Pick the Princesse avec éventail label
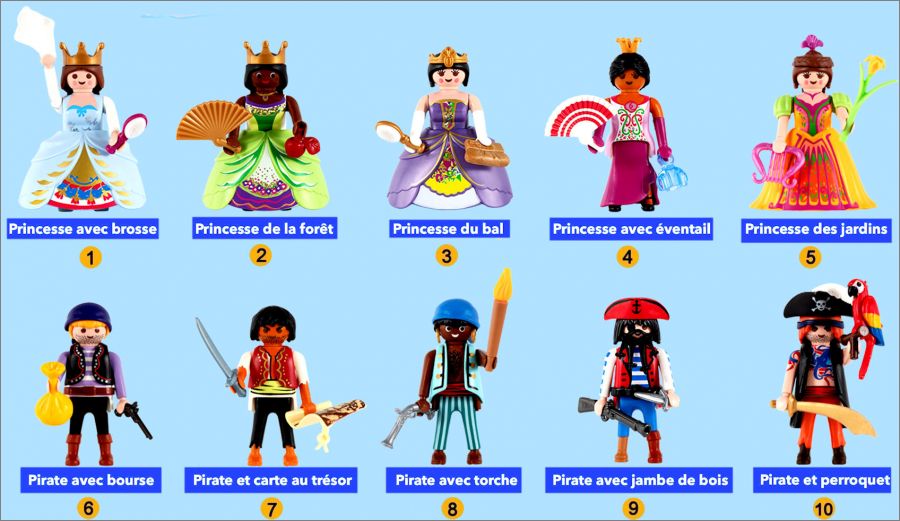 (631, 229)
